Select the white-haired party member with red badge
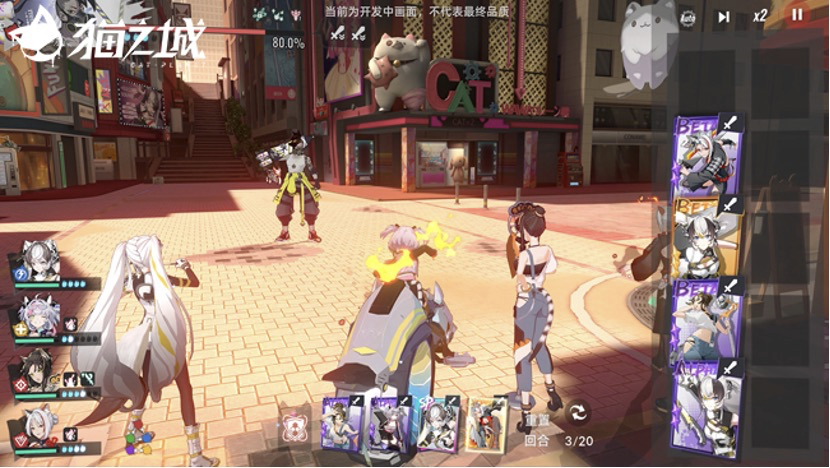This screenshot has width=830, height=468. (38, 427)
